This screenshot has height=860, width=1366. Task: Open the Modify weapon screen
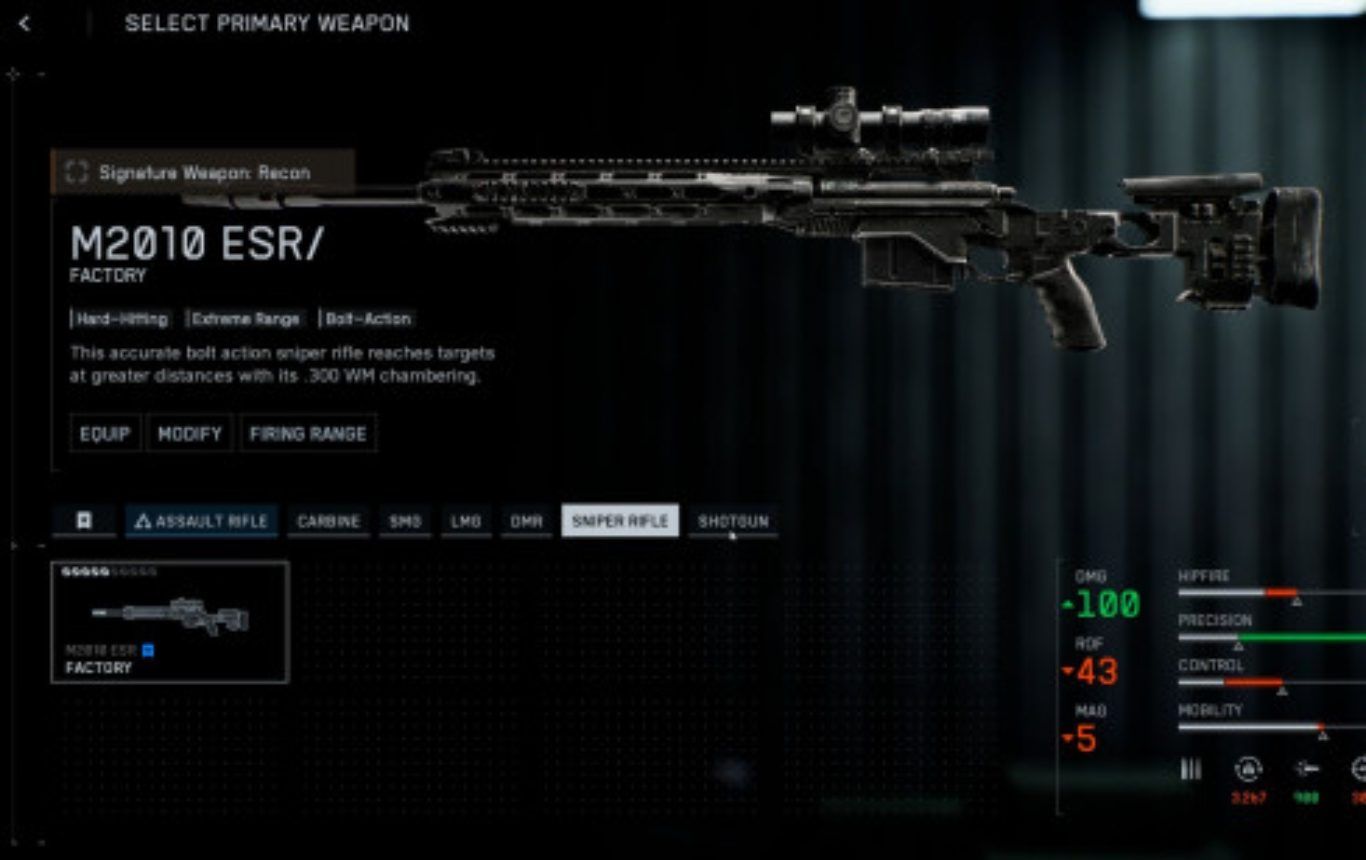pos(190,434)
